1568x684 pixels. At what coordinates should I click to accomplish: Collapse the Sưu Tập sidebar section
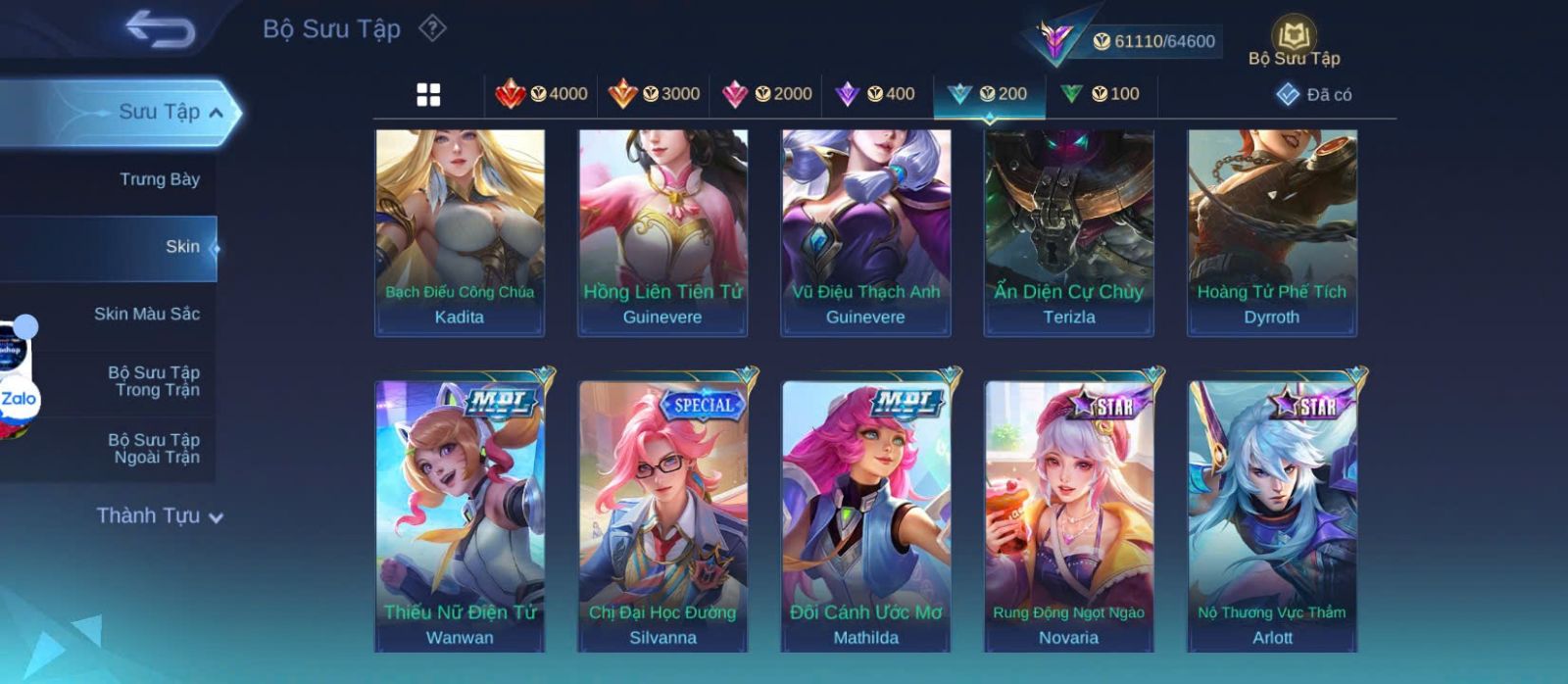(x=216, y=113)
